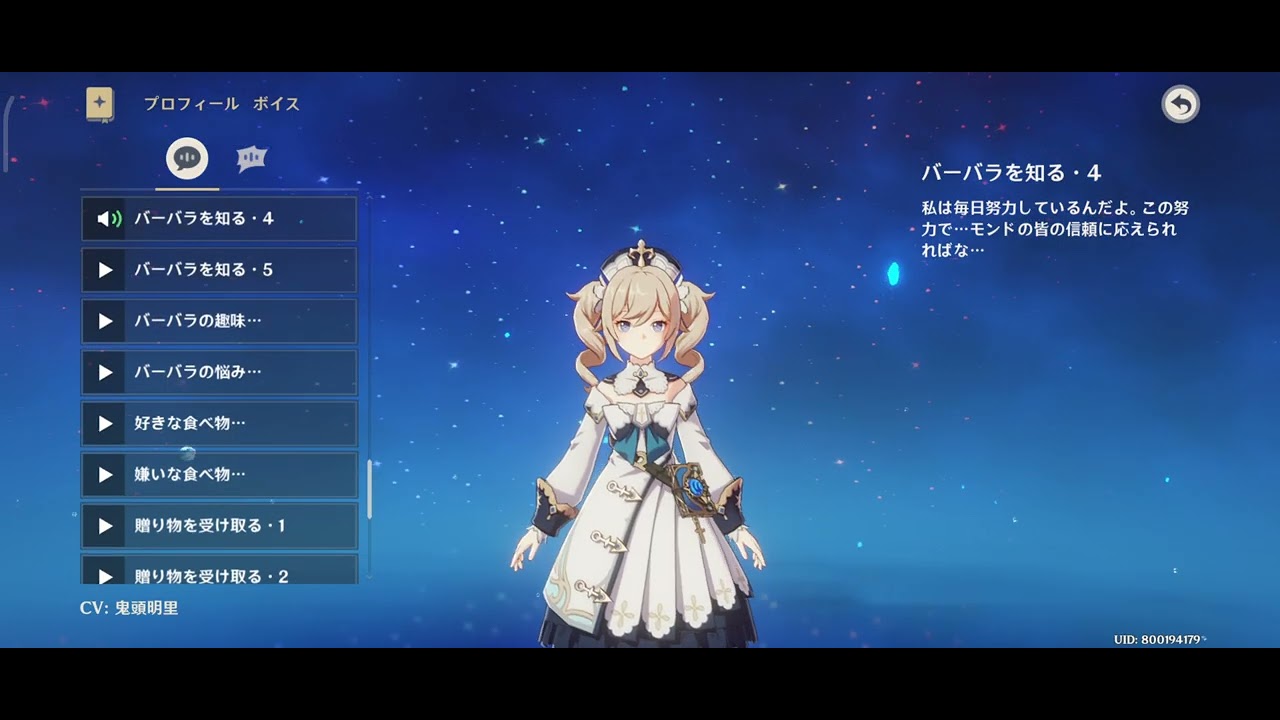Play the バーバラの趣味 voice line
Viewport: 1280px width, 720px height.
pyautogui.click(x=218, y=321)
